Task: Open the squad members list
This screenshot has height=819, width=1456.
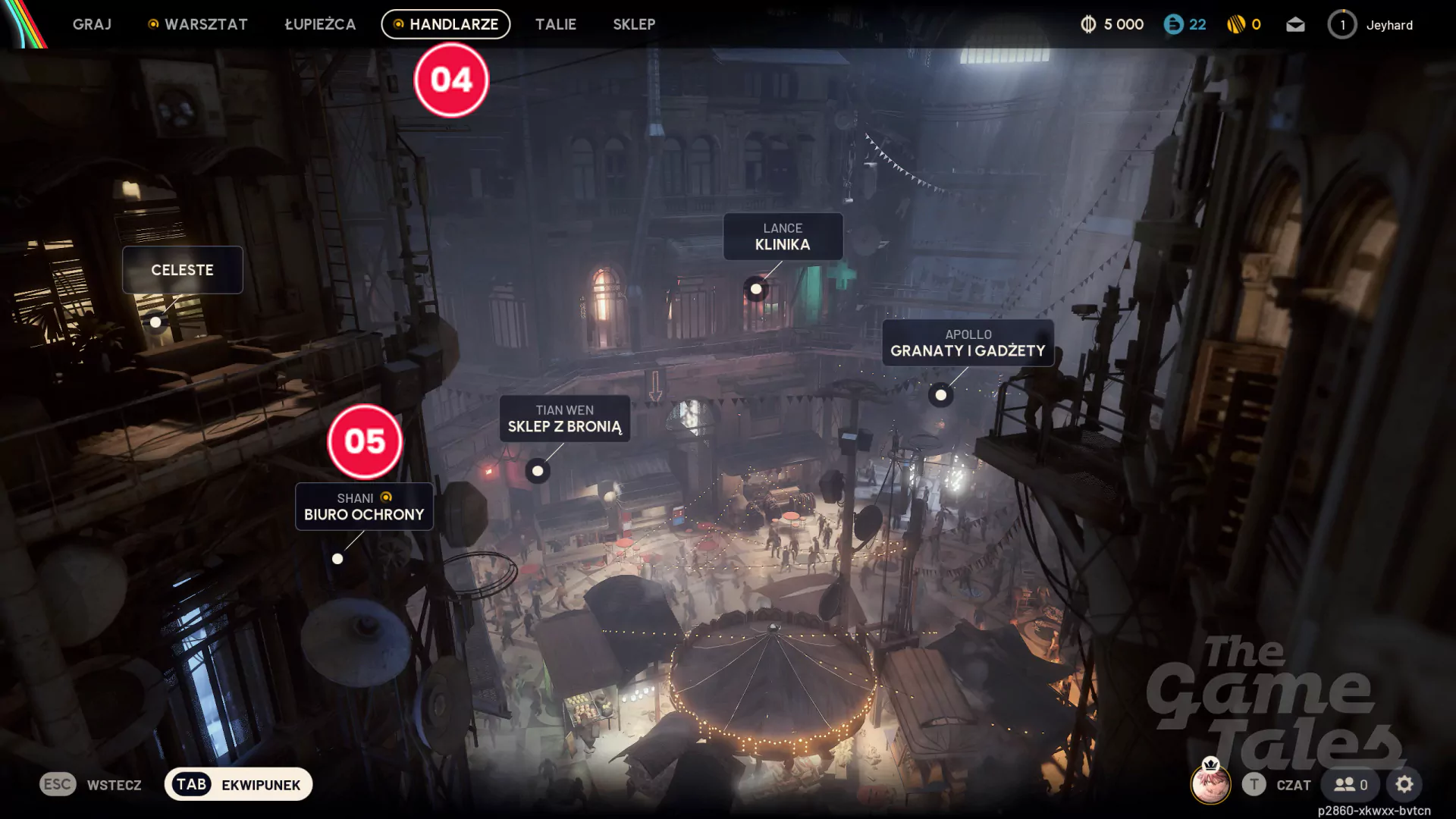Action: 1351,785
